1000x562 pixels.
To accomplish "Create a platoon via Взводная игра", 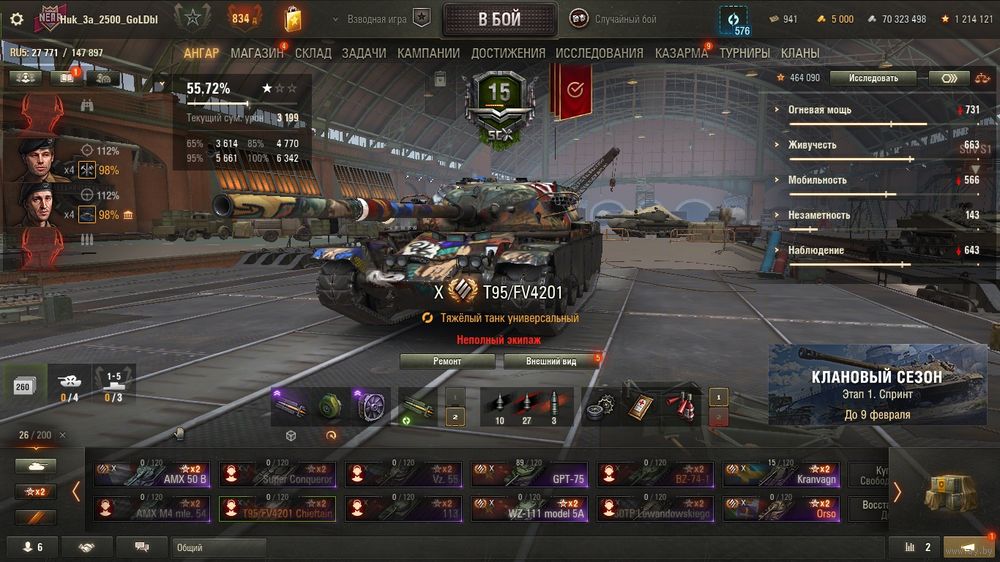I will click(388, 19).
